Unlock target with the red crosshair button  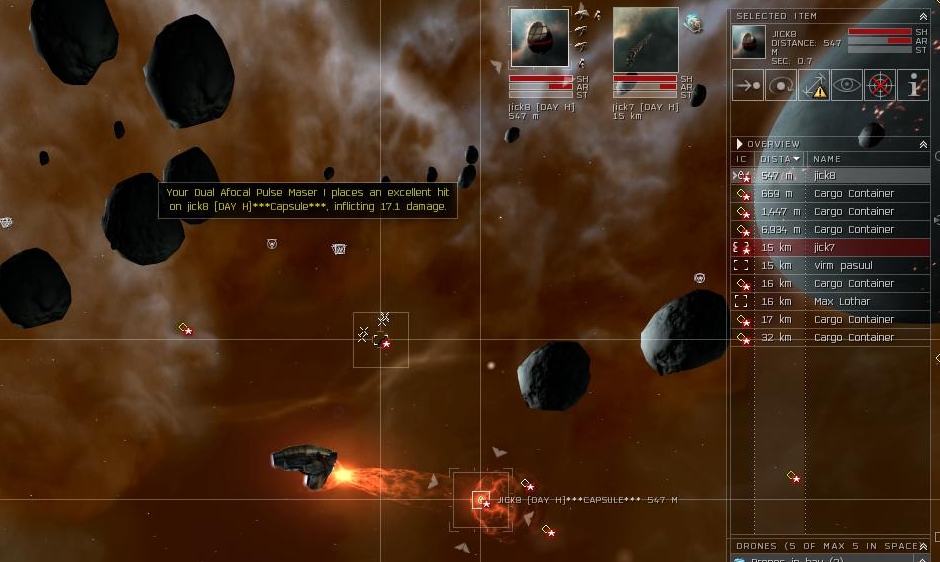pos(880,85)
